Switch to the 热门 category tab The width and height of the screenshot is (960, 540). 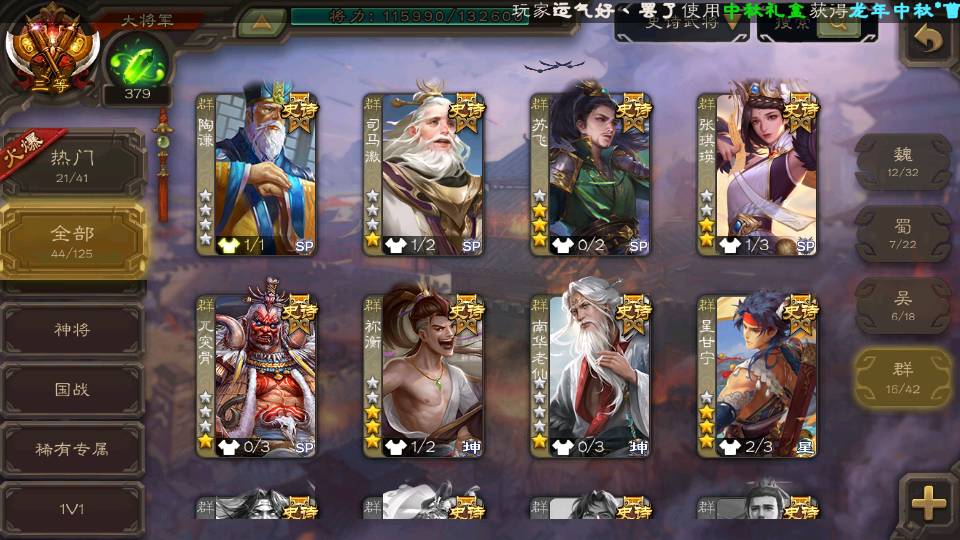pyautogui.click(x=73, y=163)
